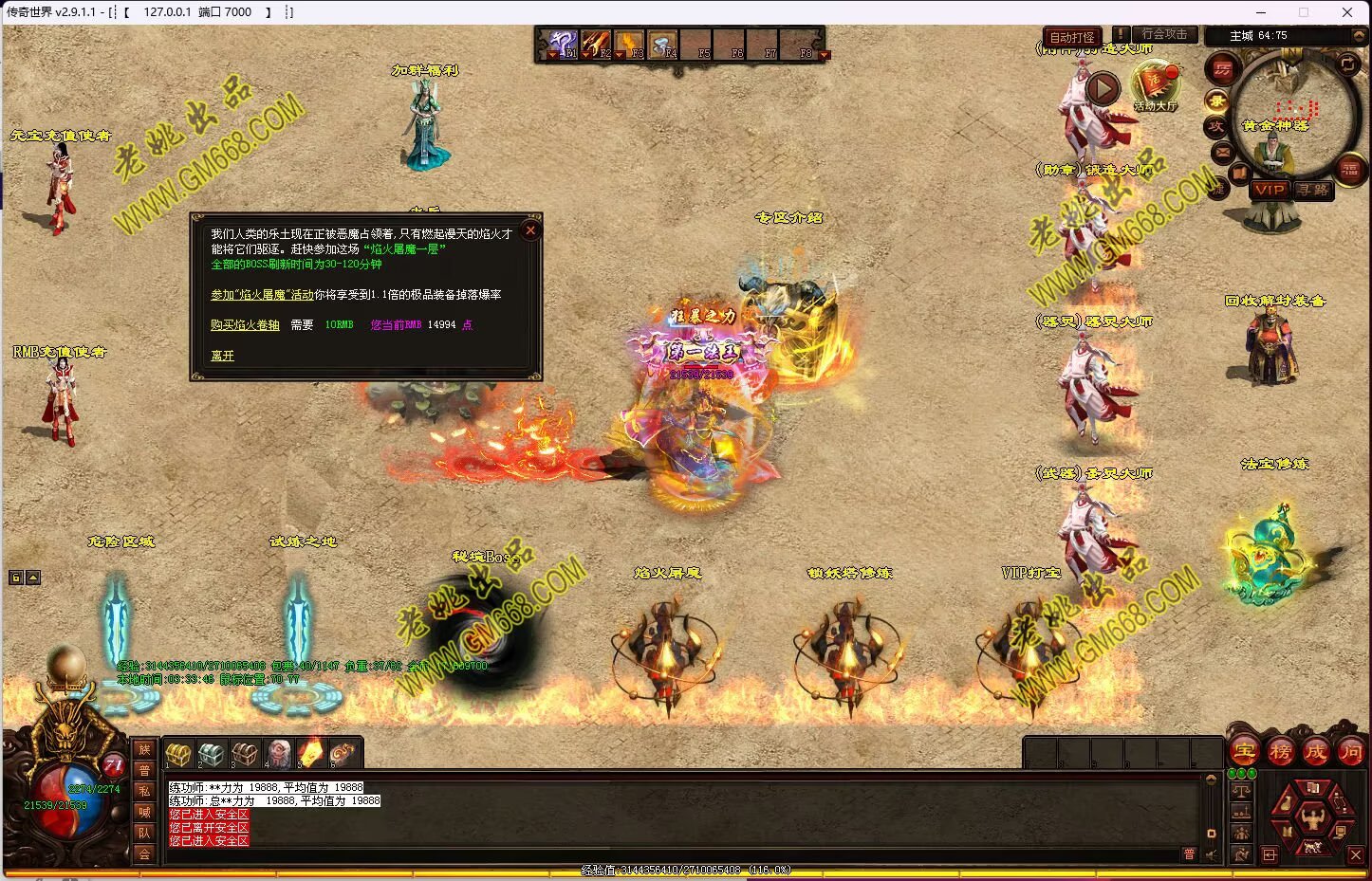Open the 榜 ranking button
Screen dimensions: 1372x881
click(1280, 753)
